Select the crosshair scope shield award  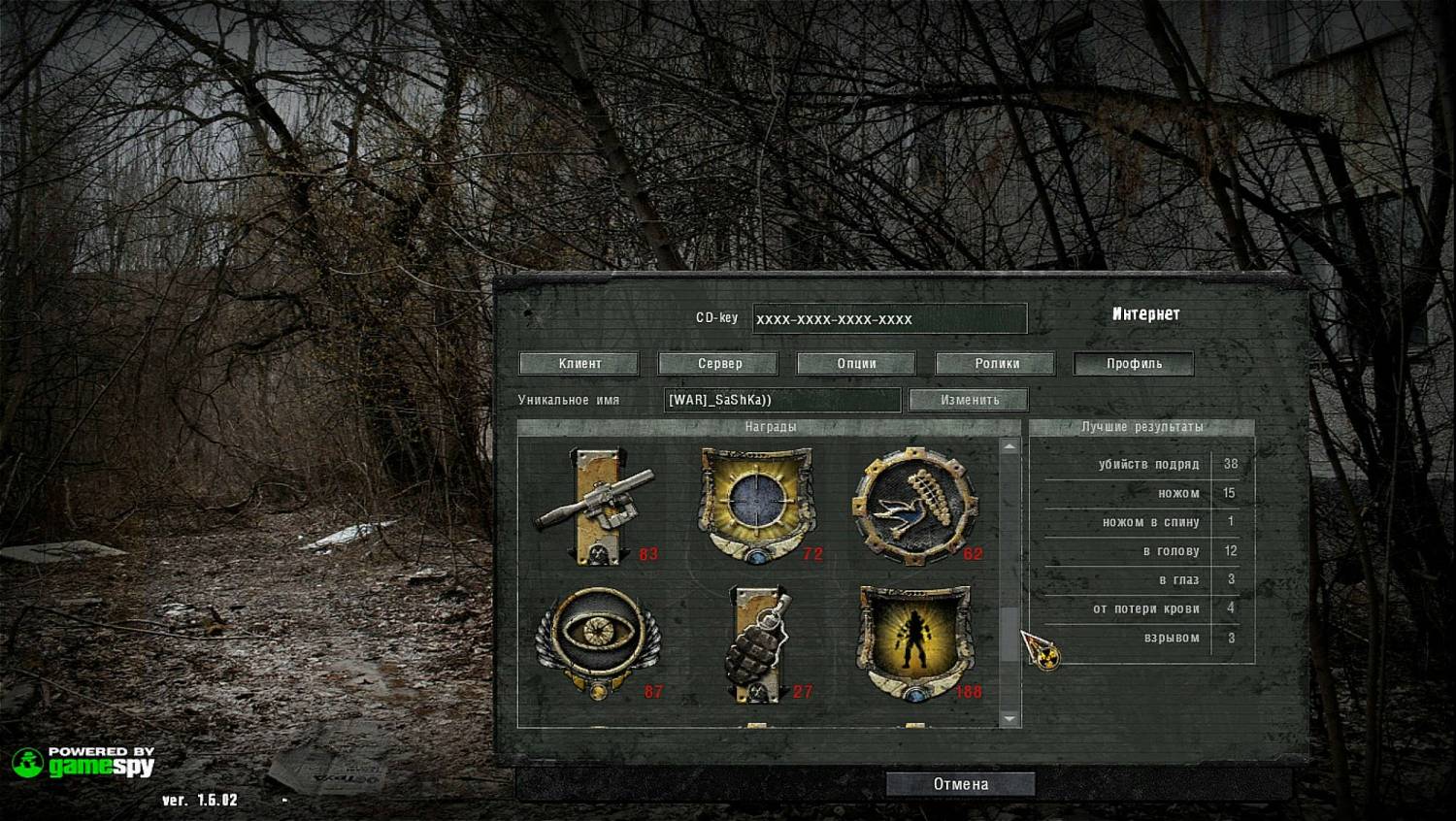(x=755, y=504)
